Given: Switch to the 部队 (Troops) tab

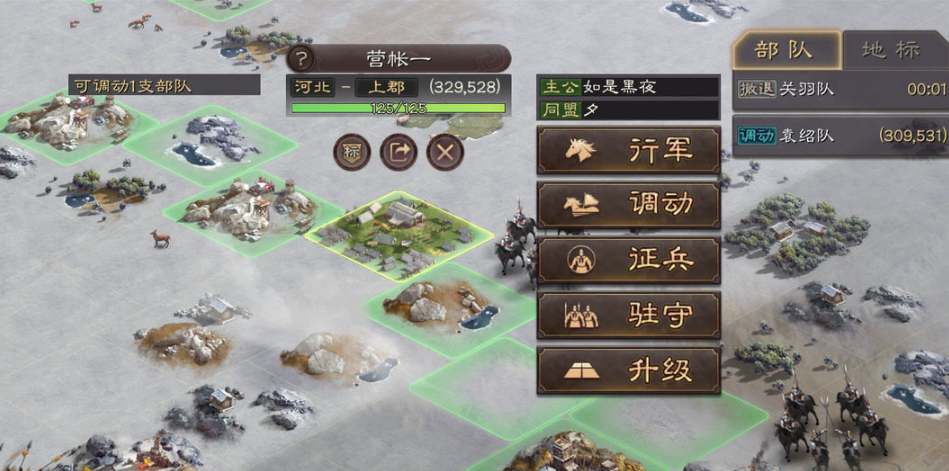Looking at the screenshot, I should coord(784,50).
